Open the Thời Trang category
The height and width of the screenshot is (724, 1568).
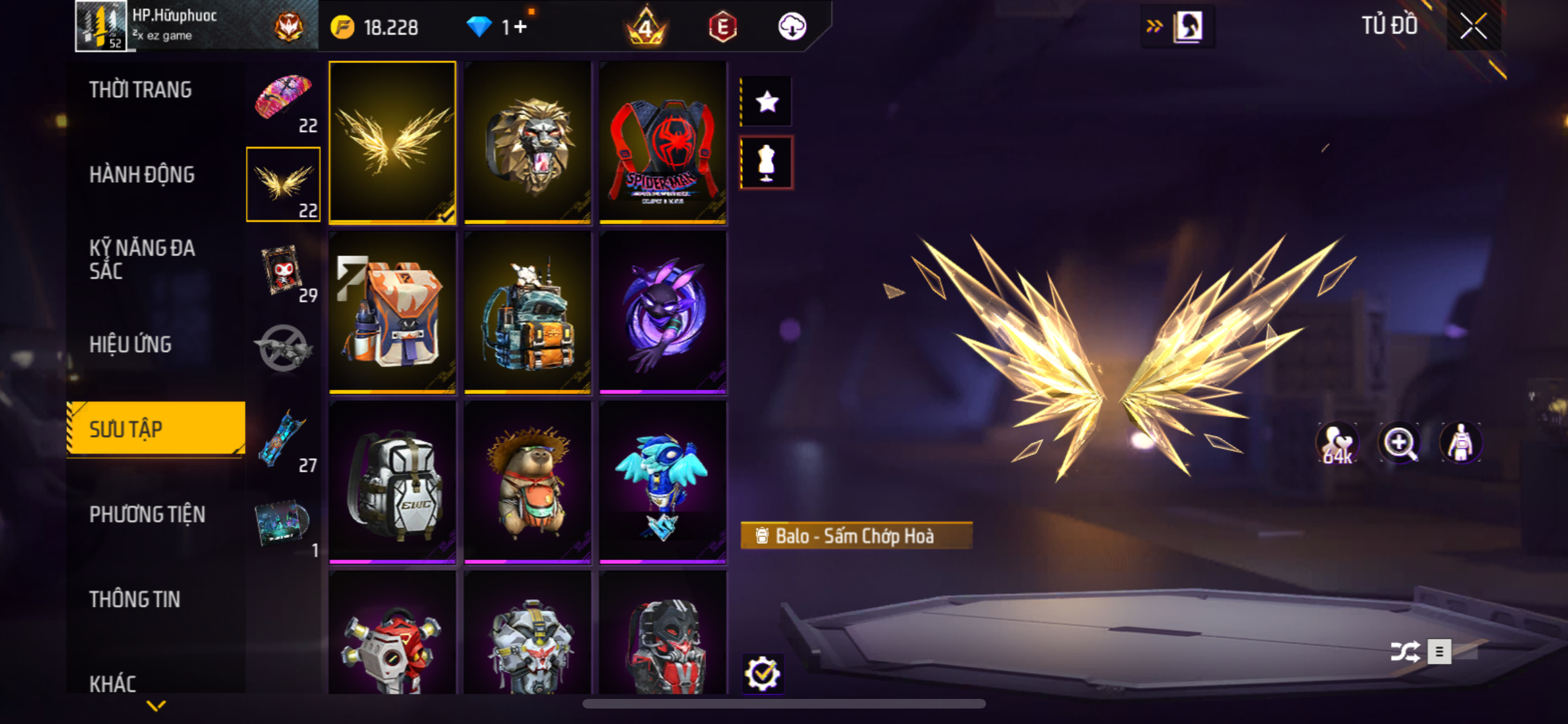140,89
